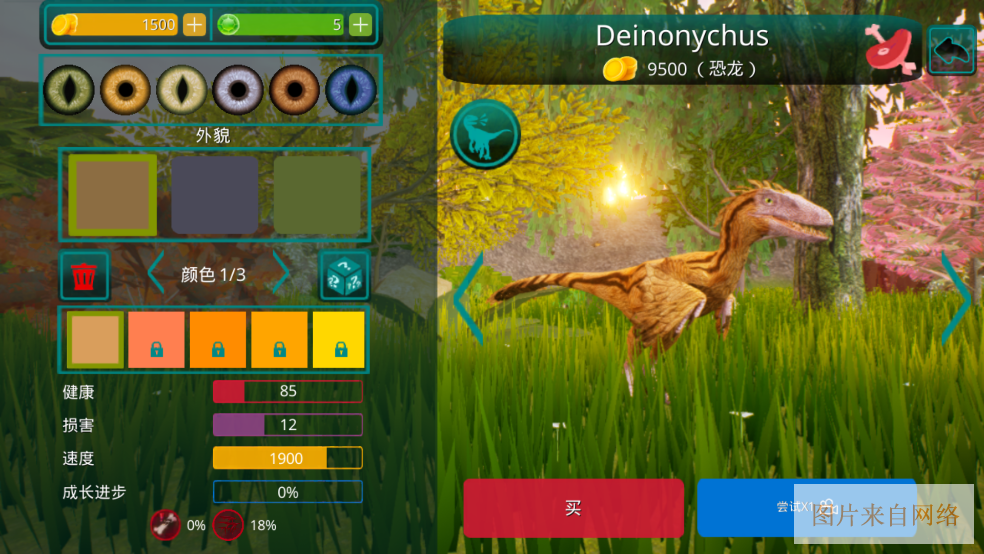
Task: Pick the locked salmon pink color swatch
Action: [156, 340]
